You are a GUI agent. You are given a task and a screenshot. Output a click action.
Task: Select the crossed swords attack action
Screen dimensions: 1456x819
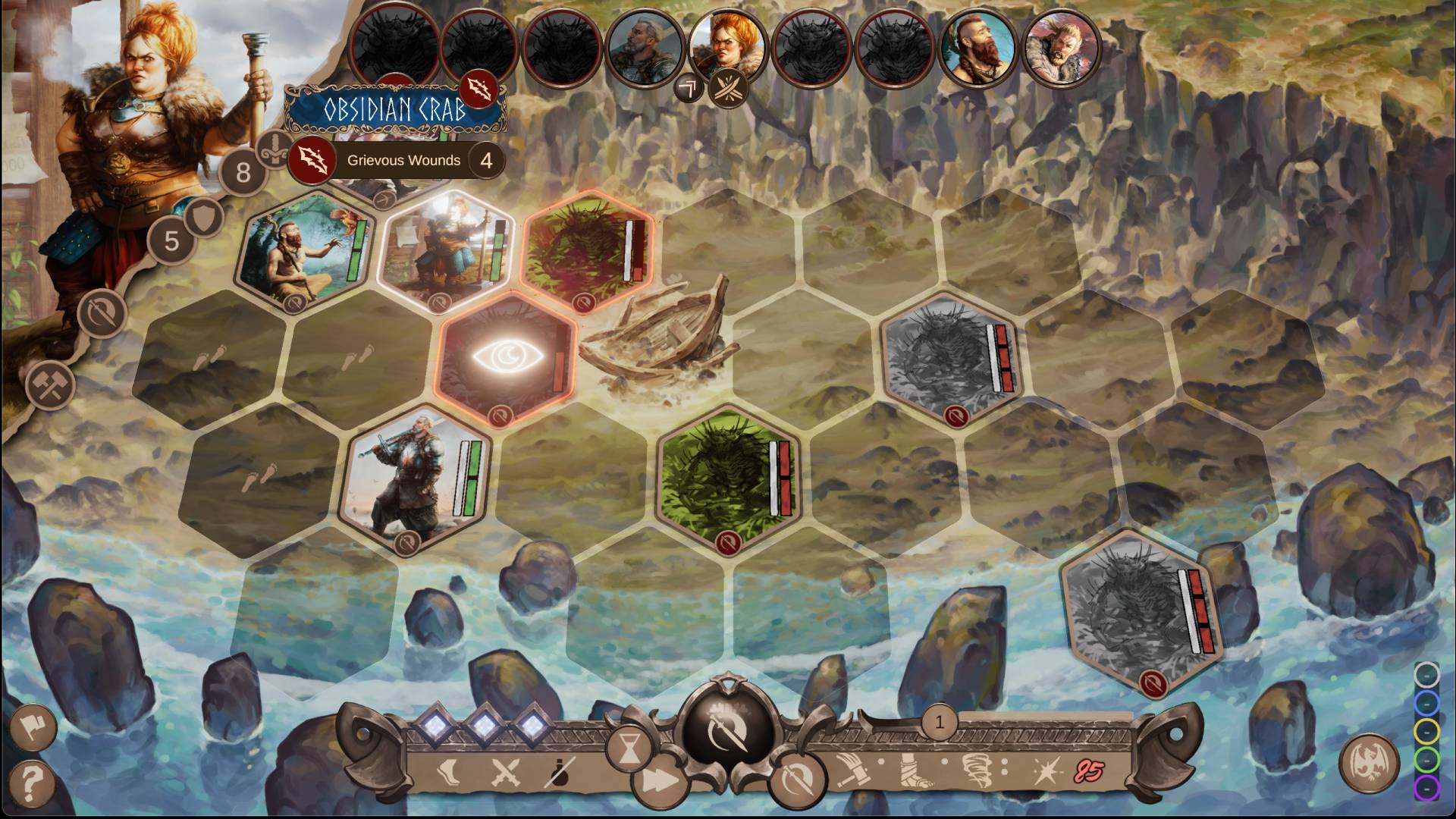click(504, 773)
